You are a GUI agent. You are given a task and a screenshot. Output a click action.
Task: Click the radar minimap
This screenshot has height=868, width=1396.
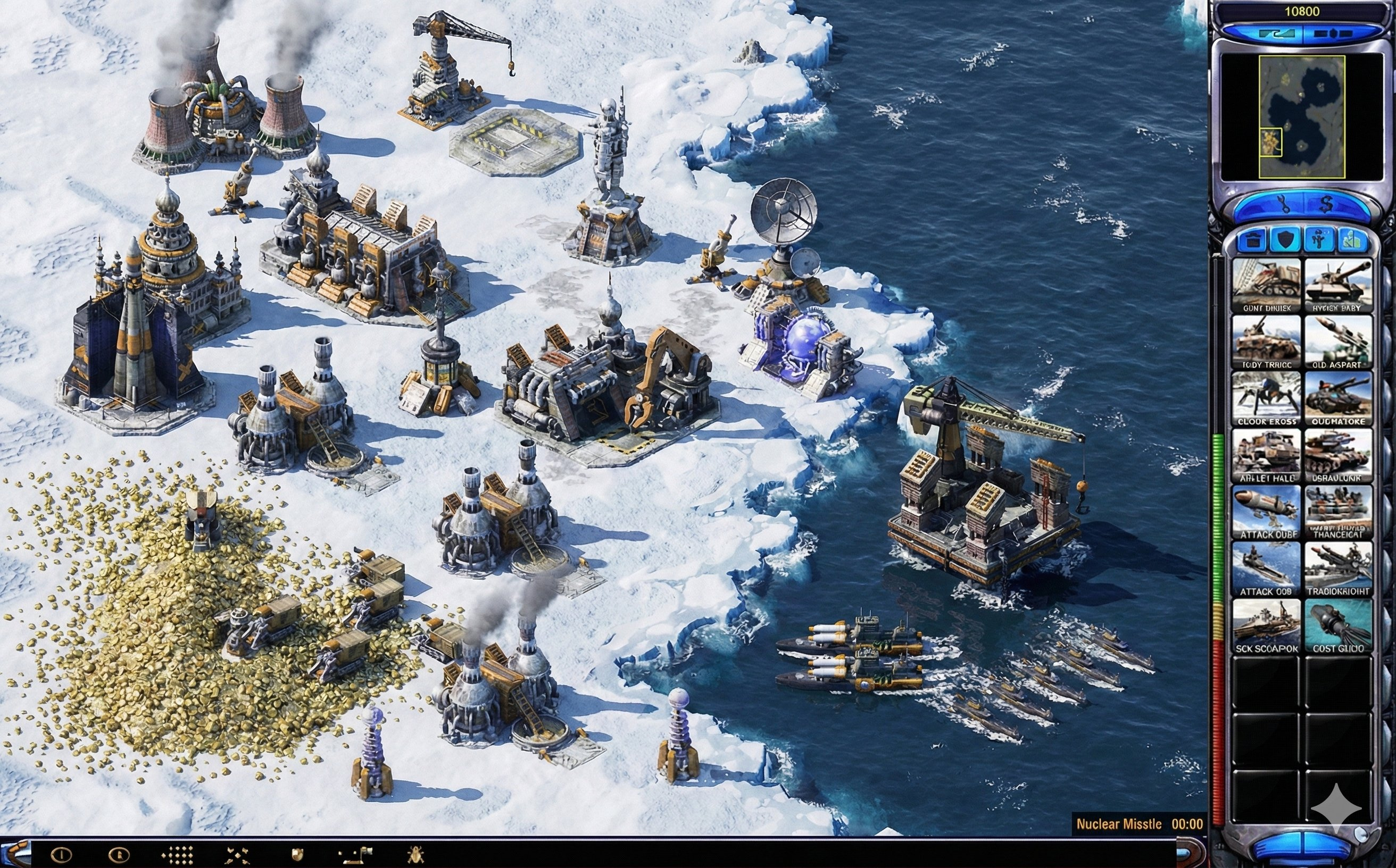[x=1301, y=116]
